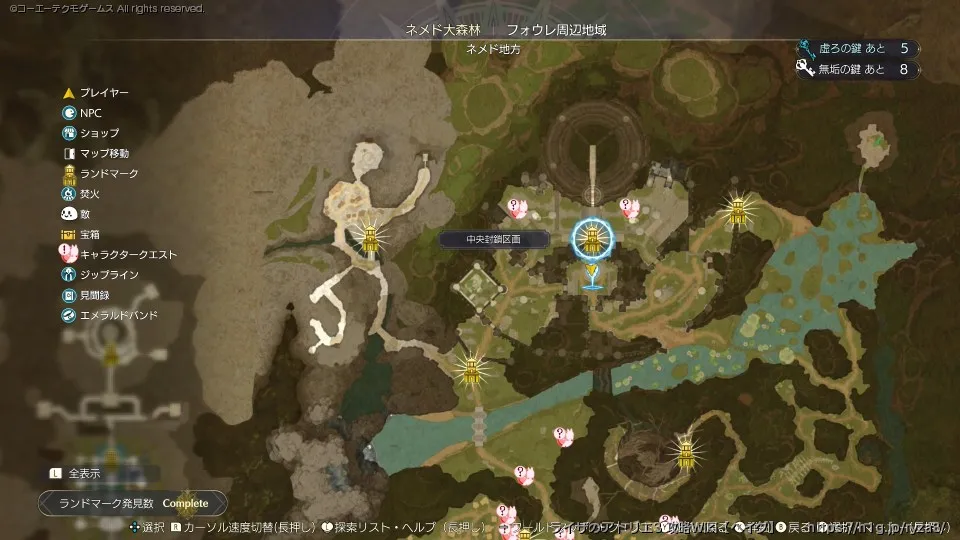The image size is (960, 540).
Task: Click the 宝箱 legend entry
Action: pos(90,234)
